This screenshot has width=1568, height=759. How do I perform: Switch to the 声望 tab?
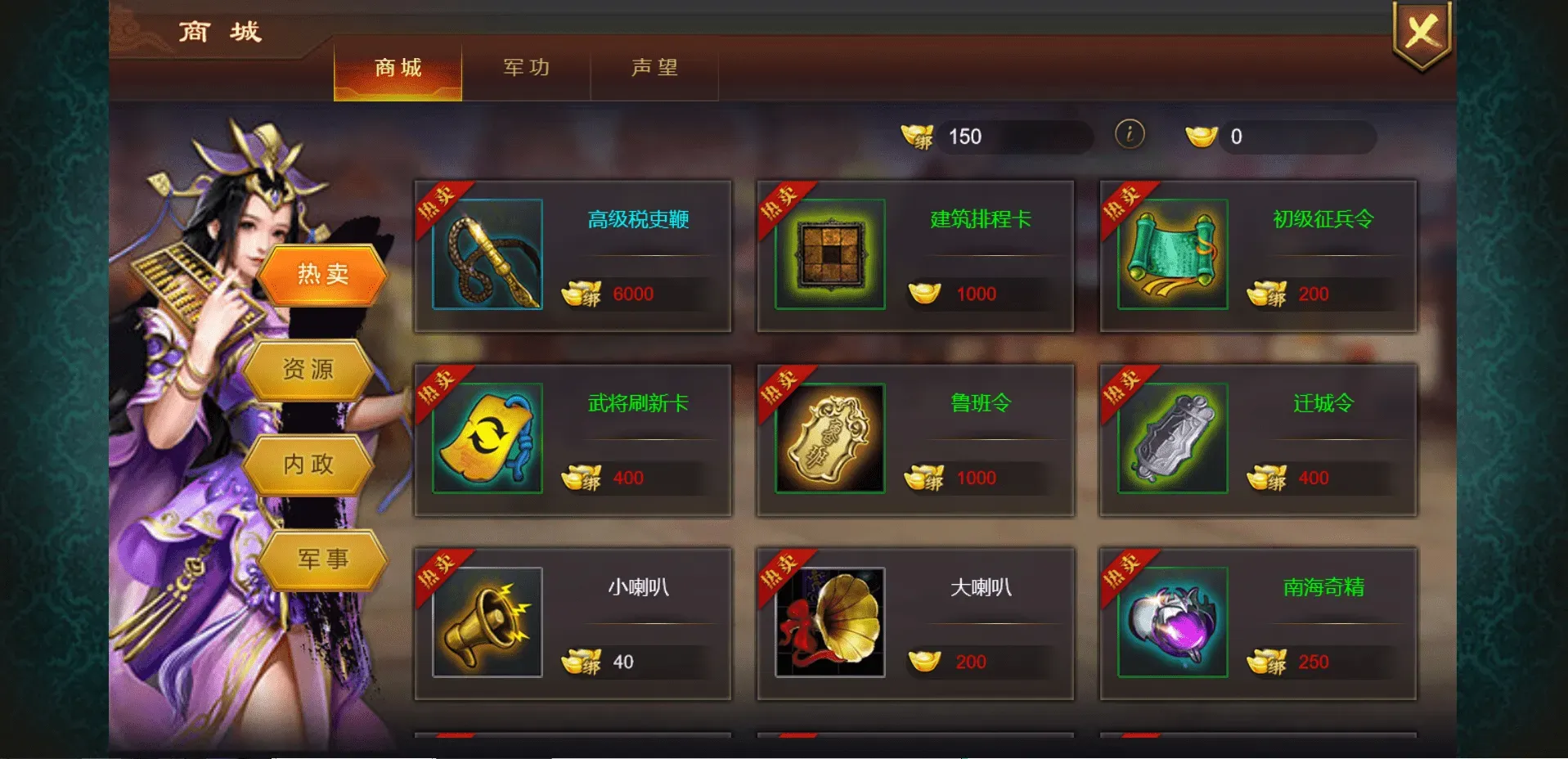[x=654, y=69]
